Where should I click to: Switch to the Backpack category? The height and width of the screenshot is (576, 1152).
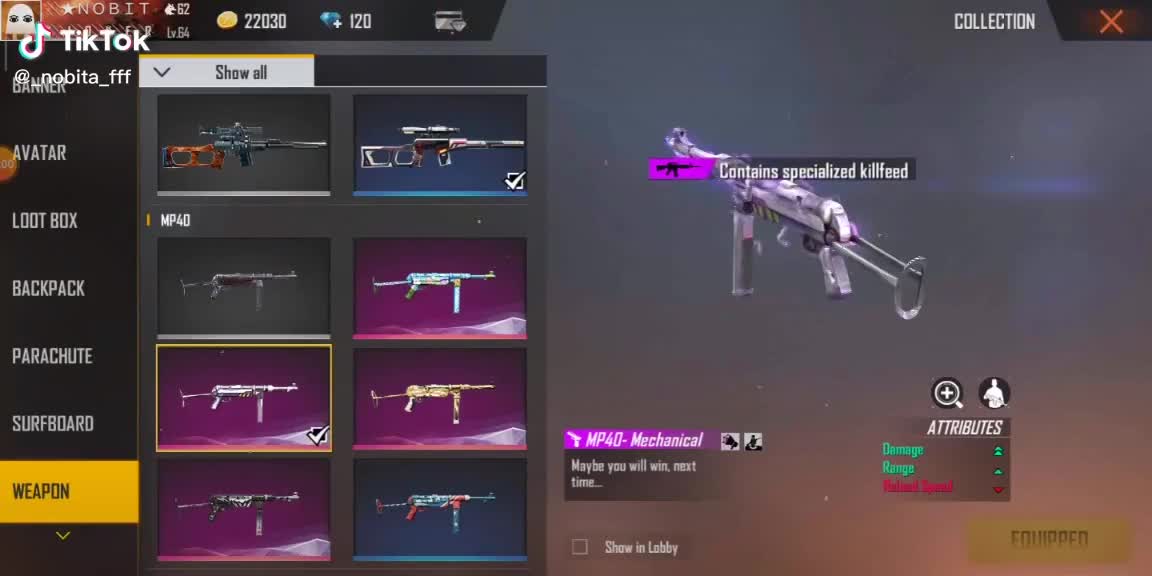click(48, 289)
